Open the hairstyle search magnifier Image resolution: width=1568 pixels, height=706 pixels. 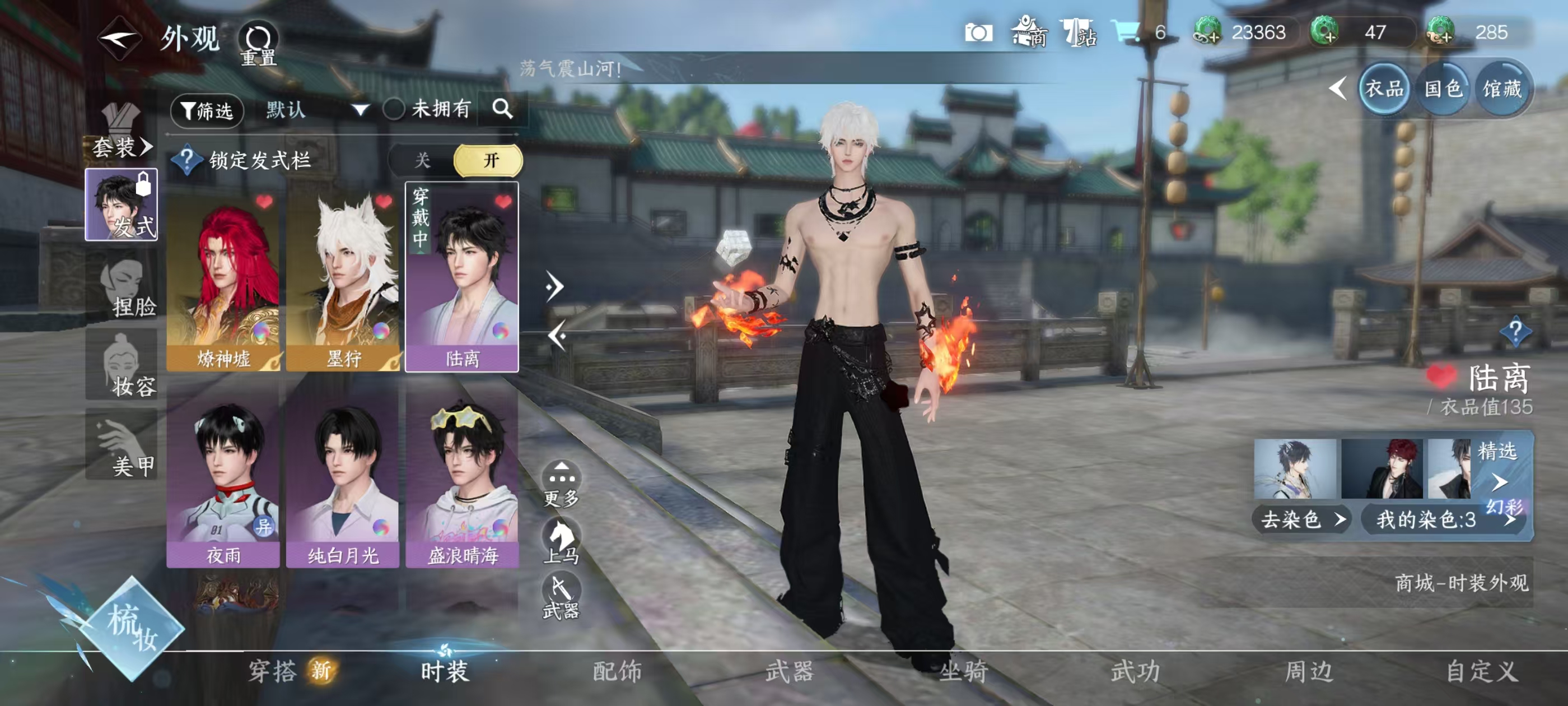click(502, 109)
